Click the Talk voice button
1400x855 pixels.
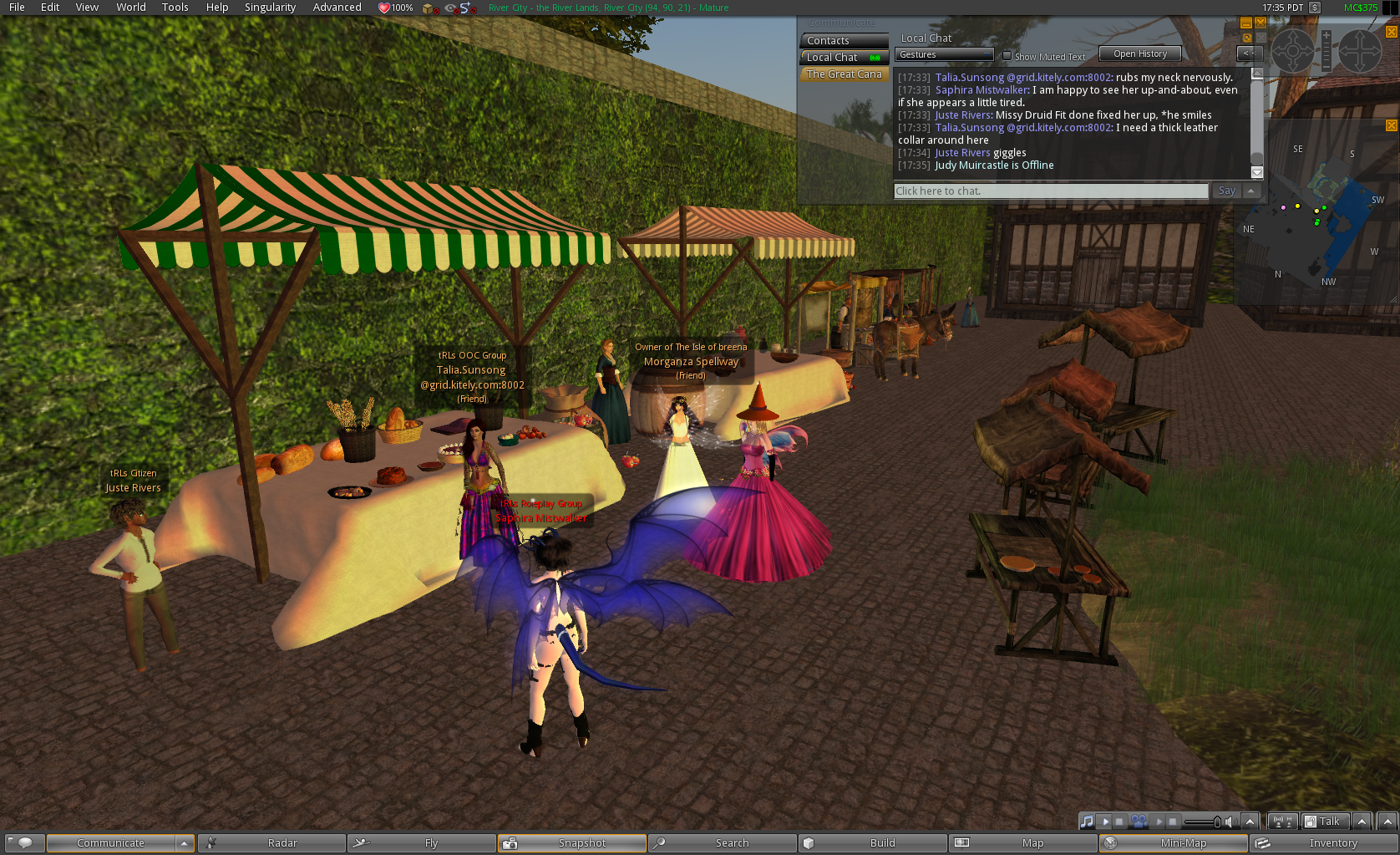[x=1324, y=822]
